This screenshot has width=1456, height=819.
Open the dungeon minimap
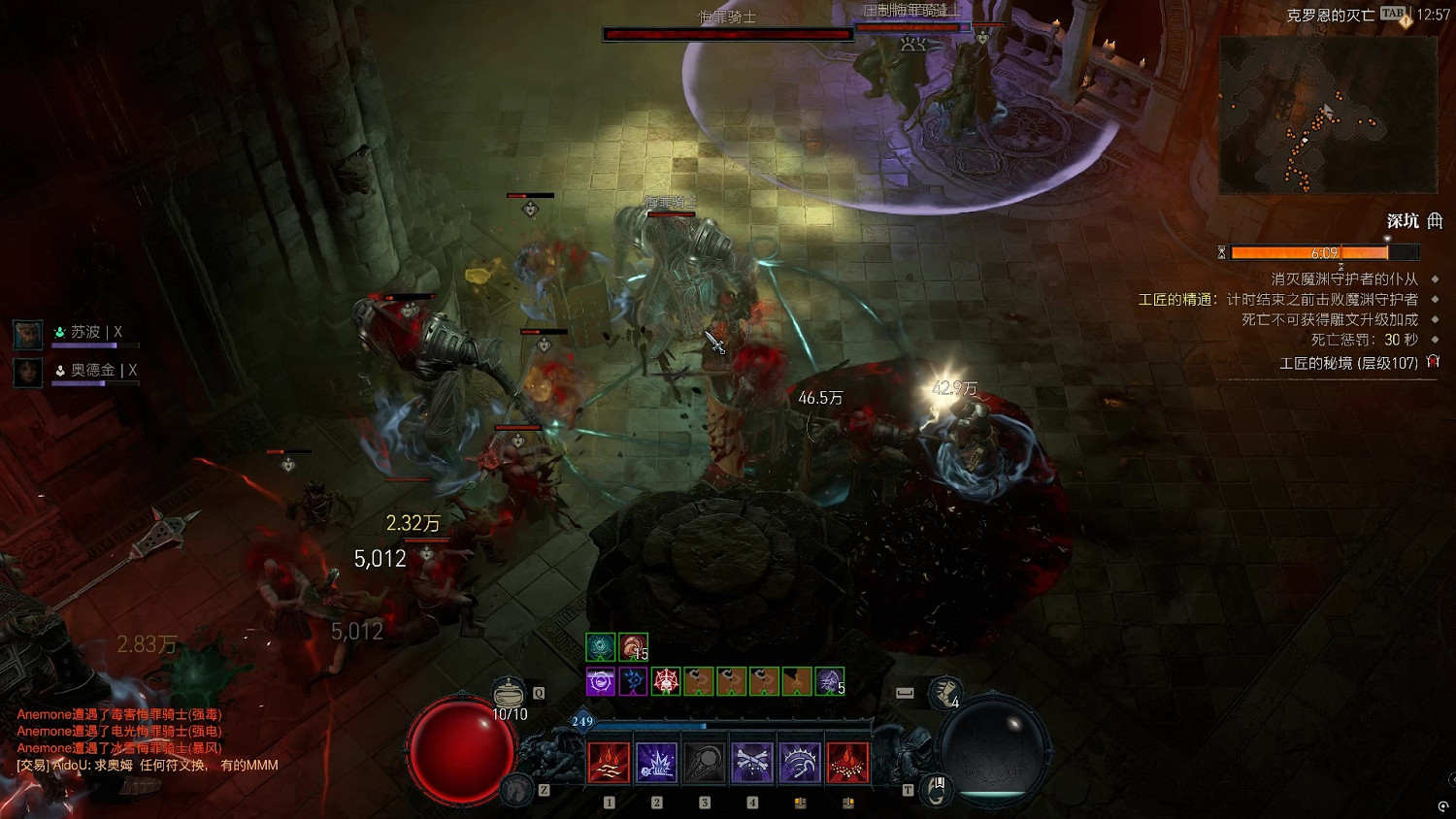(x=1327, y=115)
